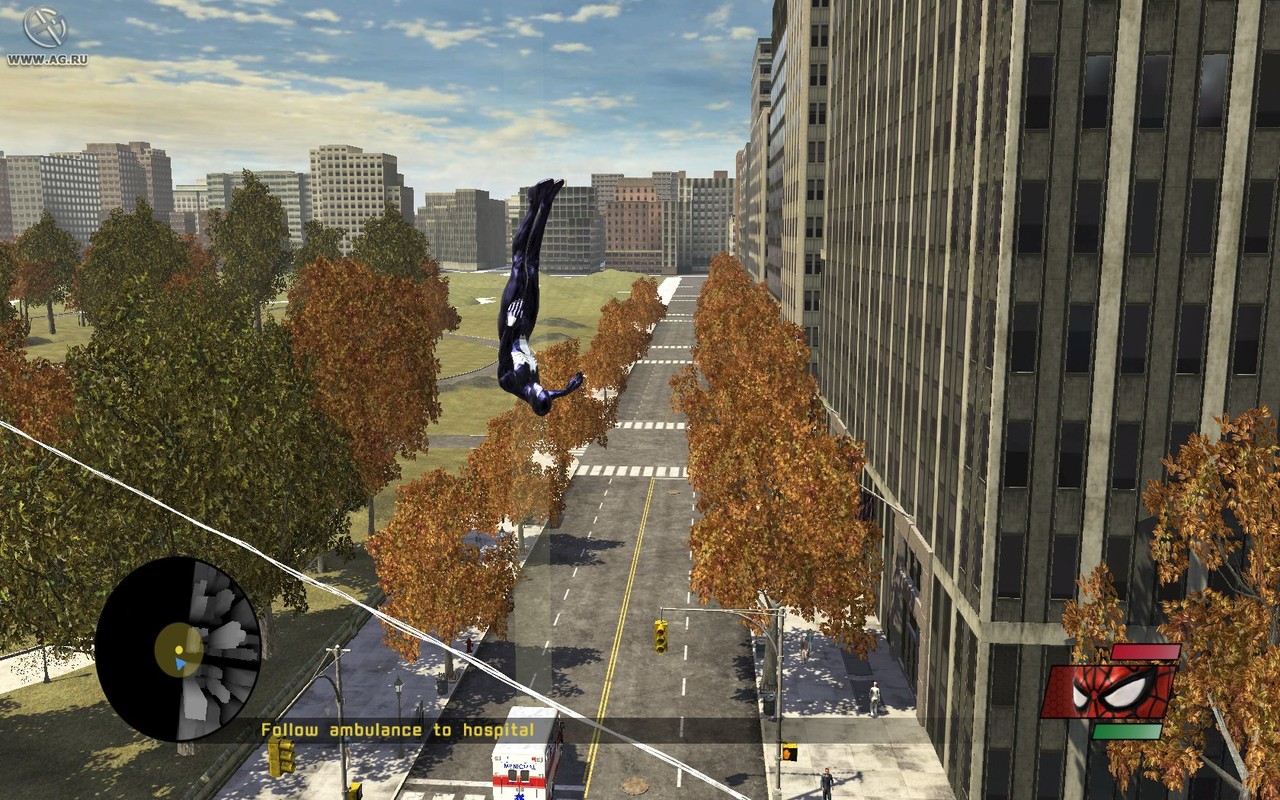Select the Spider-Man mask portrait icon
This screenshot has height=800, width=1280.
point(1110,691)
